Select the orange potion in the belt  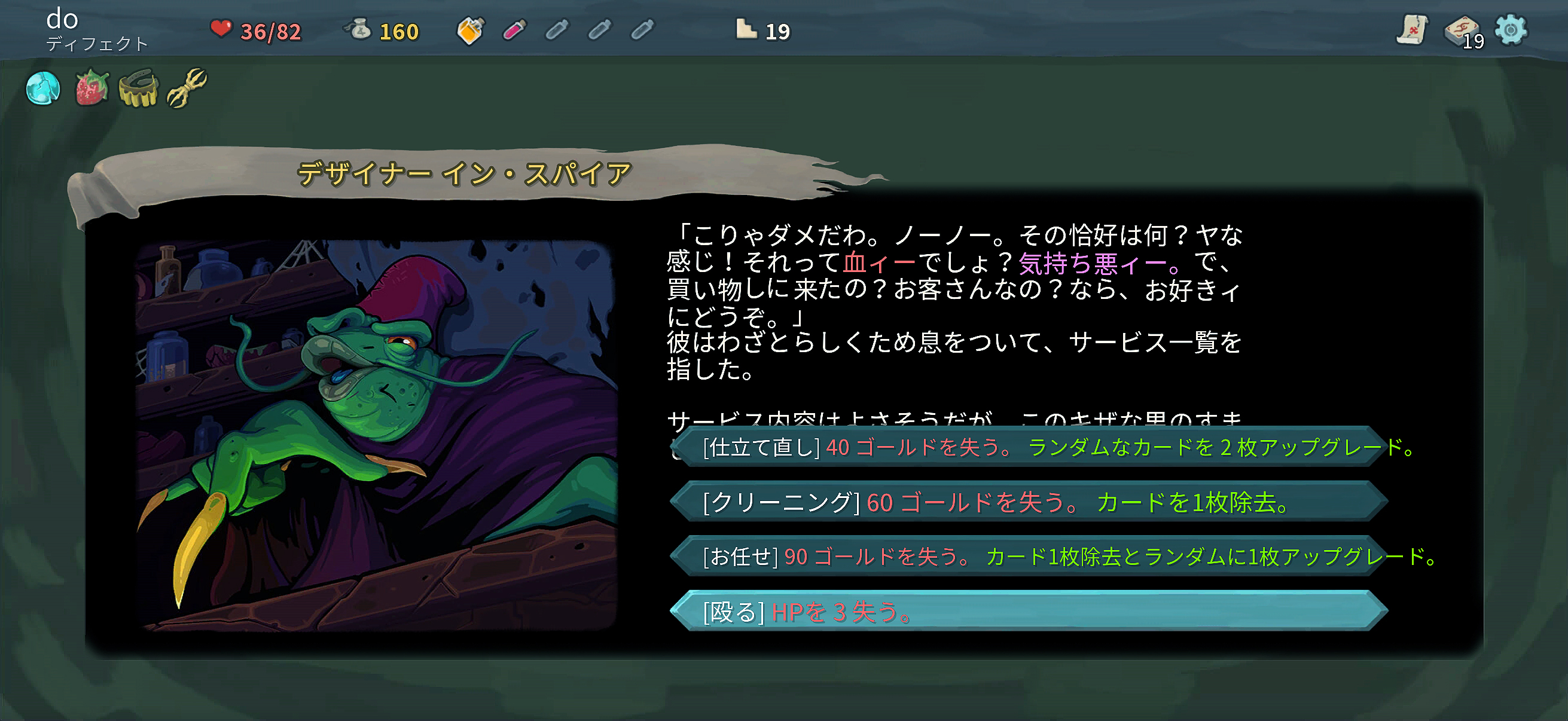click(471, 29)
